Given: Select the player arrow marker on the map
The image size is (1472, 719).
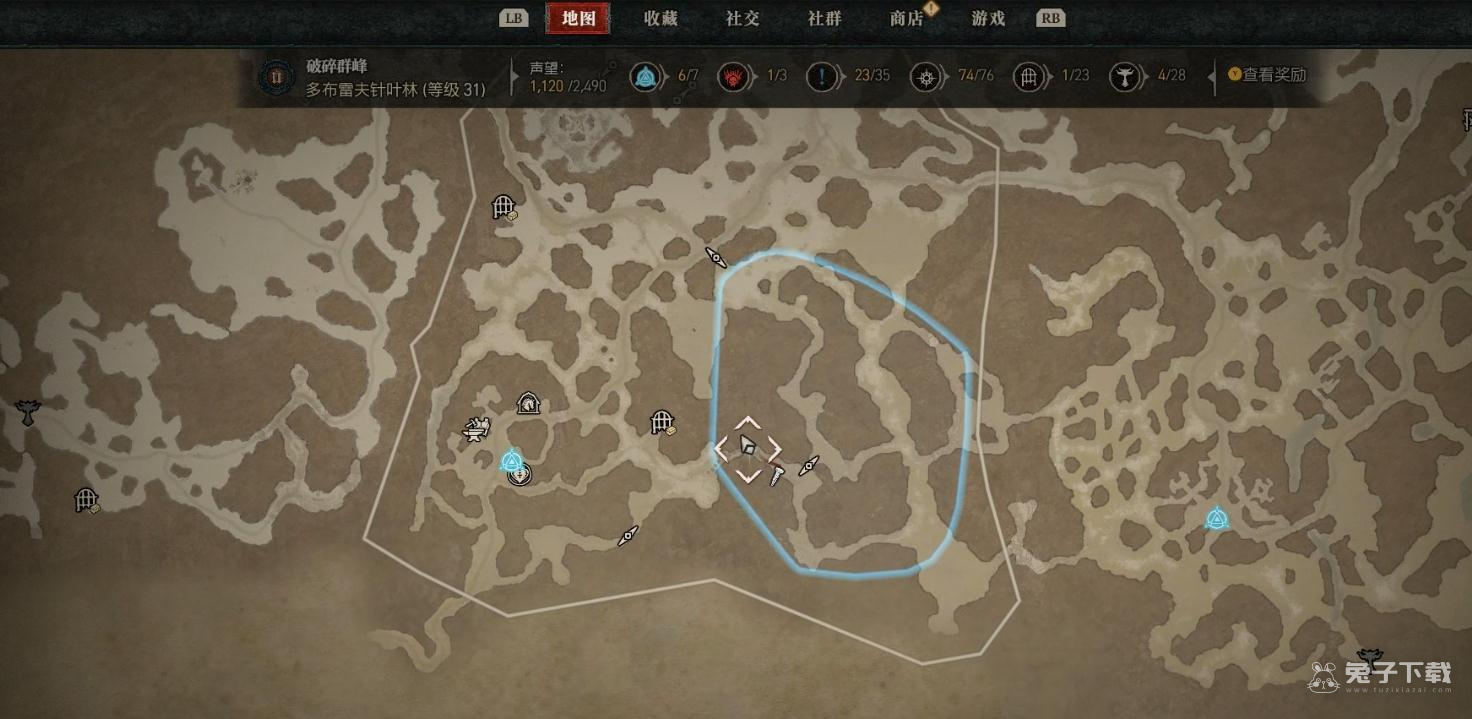Looking at the screenshot, I should click(747, 446).
